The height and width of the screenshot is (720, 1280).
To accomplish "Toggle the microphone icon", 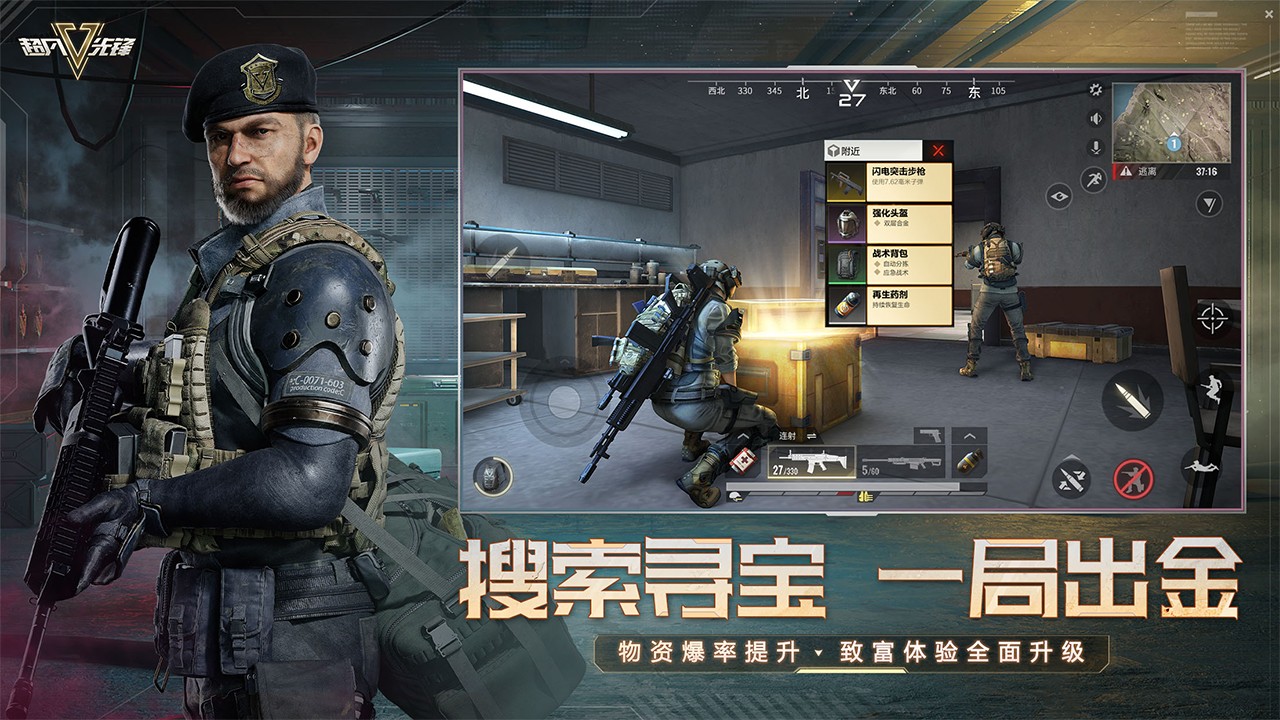I will click(1096, 146).
